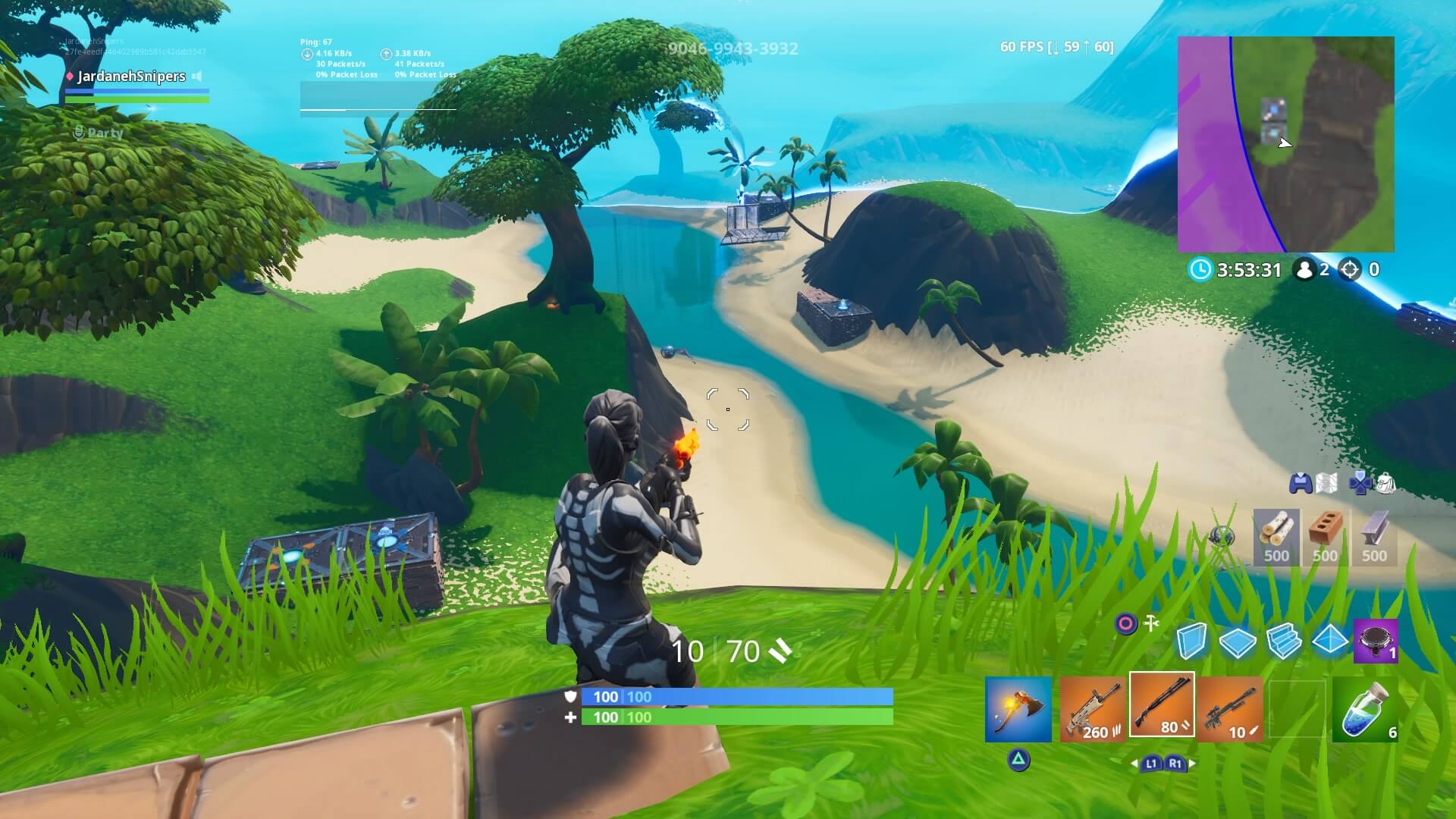
Task: Toggle the Party voice chat microphone
Action: [x=80, y=133]
